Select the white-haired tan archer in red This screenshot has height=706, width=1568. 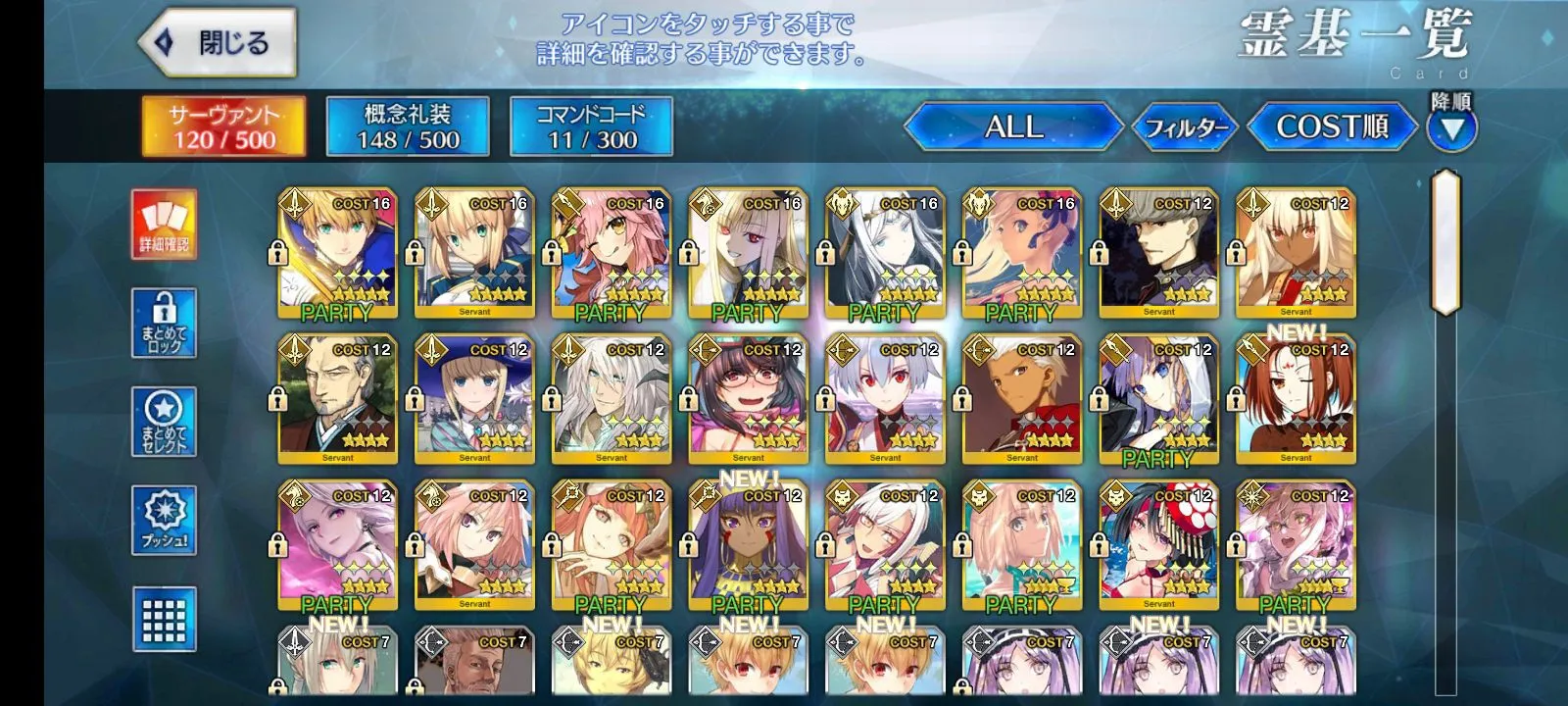[1021, 399]
